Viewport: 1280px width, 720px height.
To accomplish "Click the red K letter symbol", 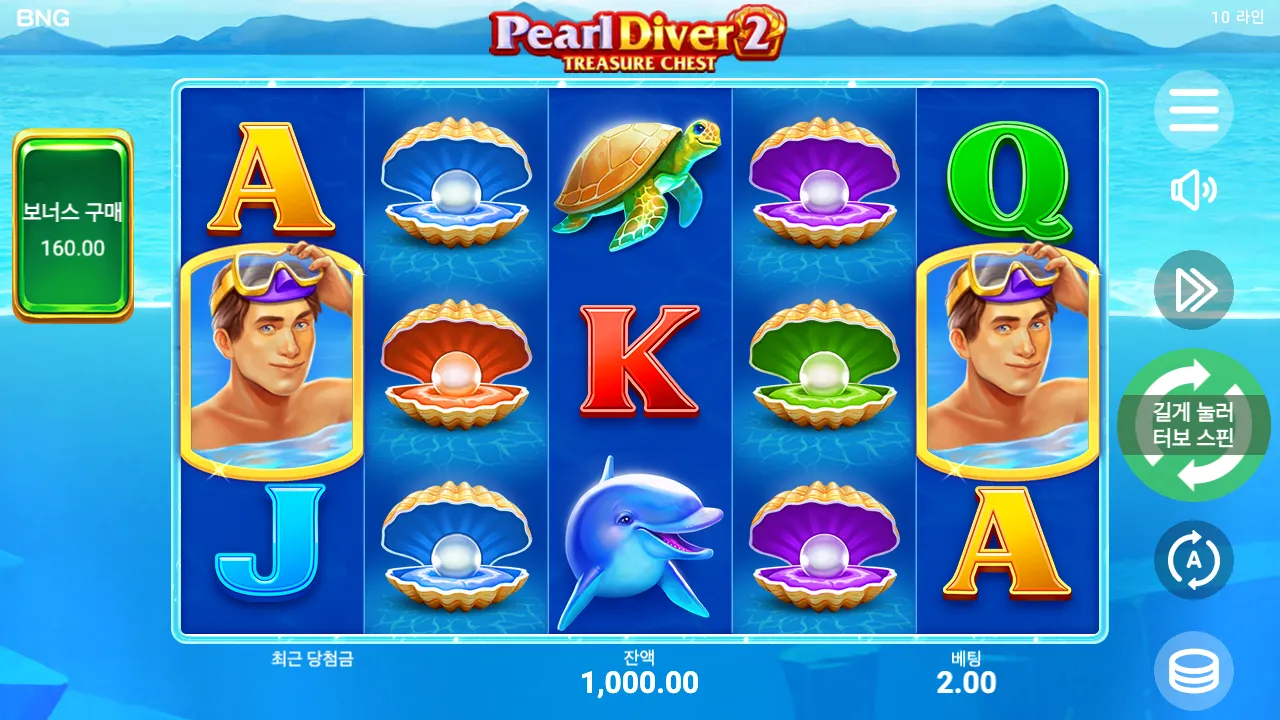I will 640,360.
